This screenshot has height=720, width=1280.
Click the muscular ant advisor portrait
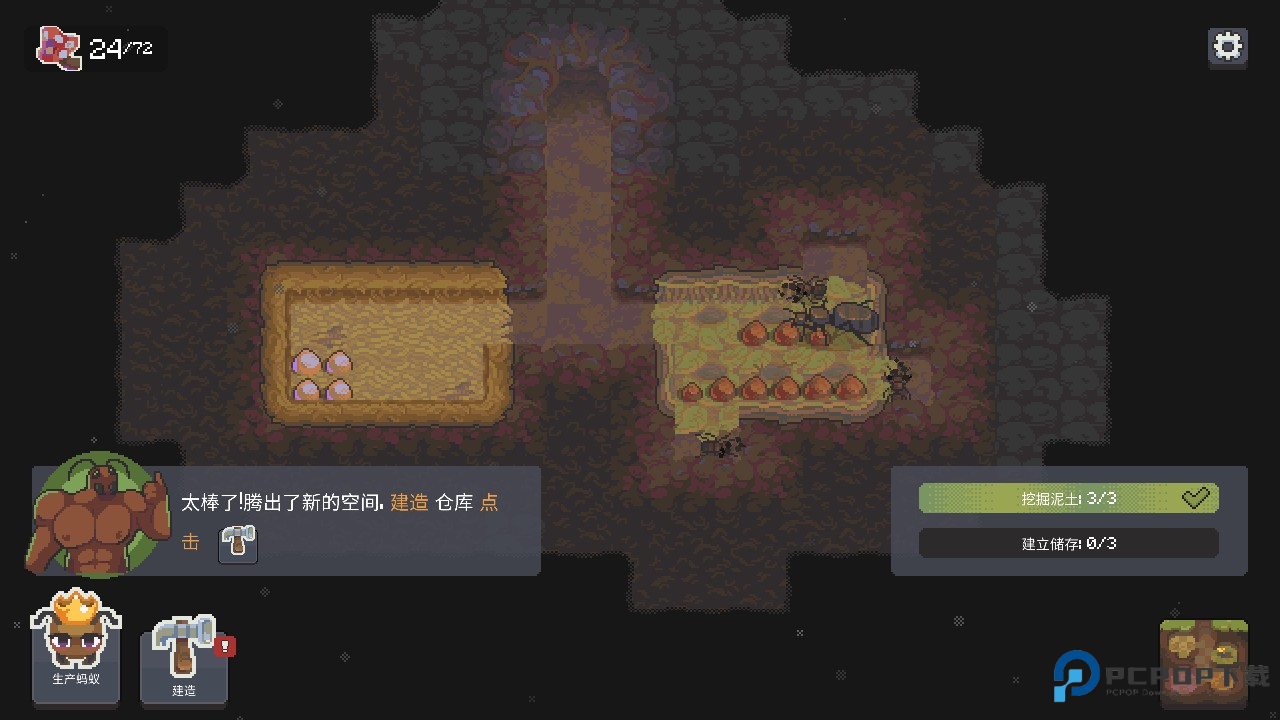coord(95,517)
